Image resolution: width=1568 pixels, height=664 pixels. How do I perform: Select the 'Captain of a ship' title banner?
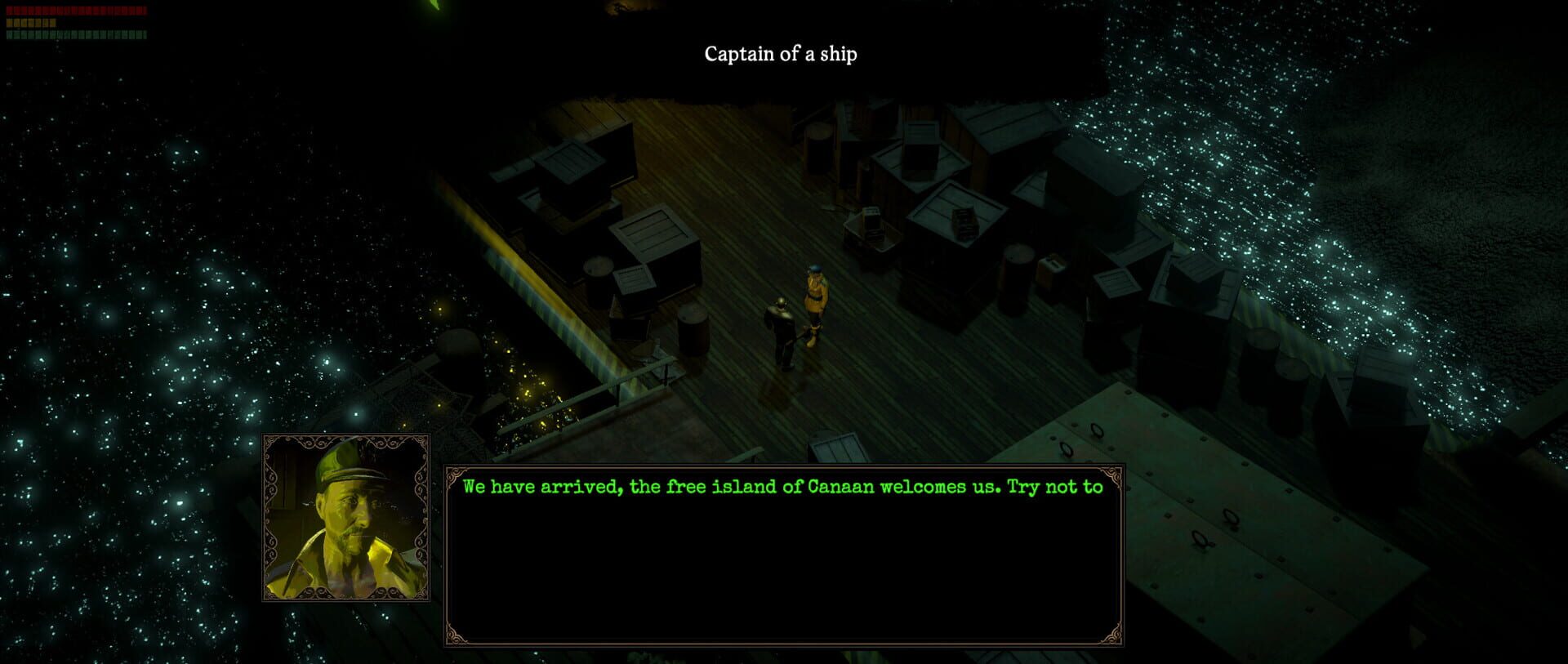782,54
